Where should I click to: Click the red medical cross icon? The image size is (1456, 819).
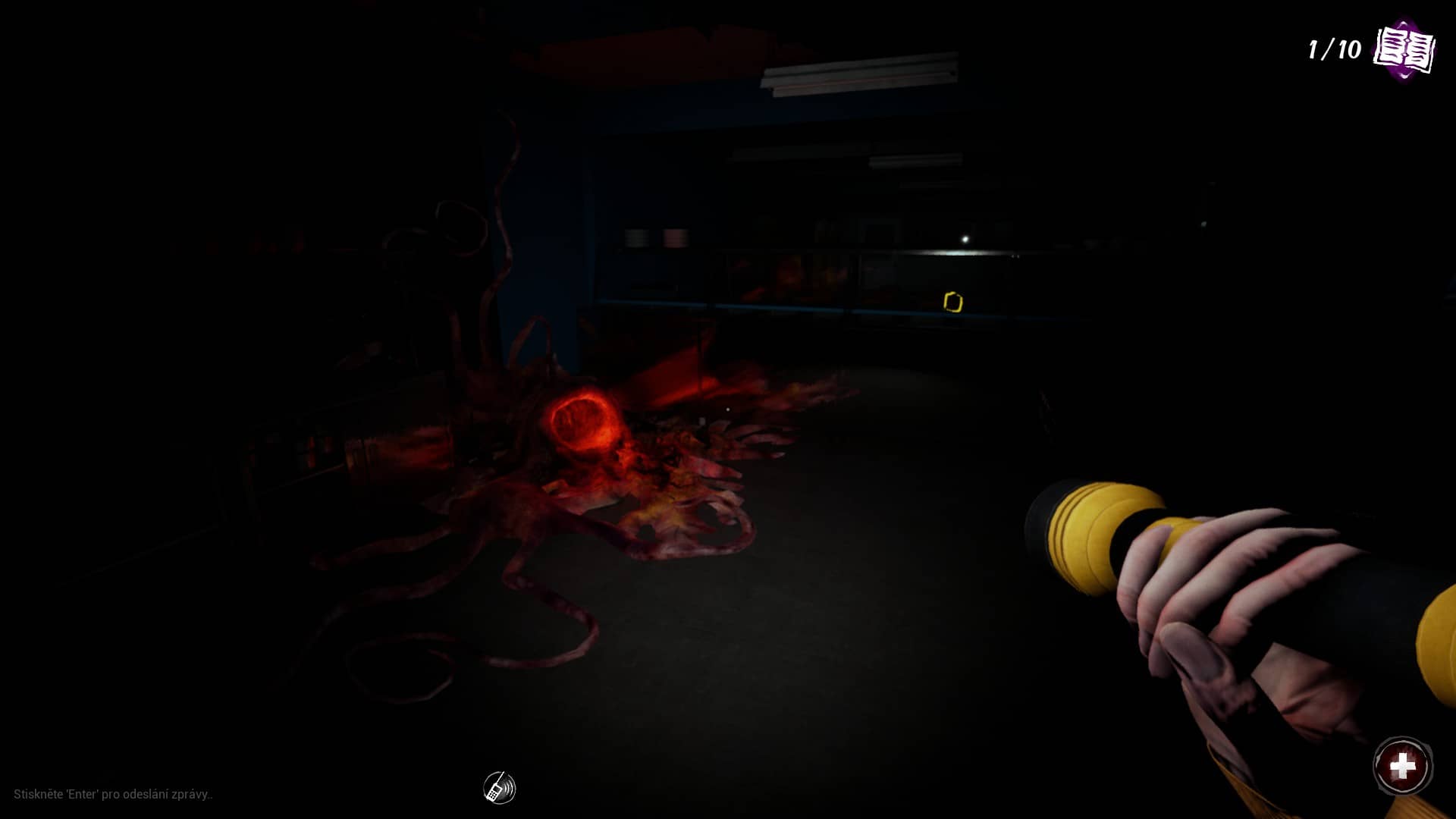click(1402, 766)
